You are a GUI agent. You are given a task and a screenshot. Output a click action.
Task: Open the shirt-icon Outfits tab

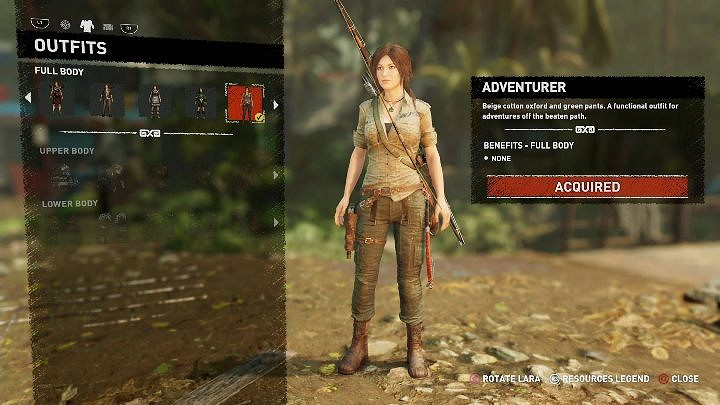[87, 25]
